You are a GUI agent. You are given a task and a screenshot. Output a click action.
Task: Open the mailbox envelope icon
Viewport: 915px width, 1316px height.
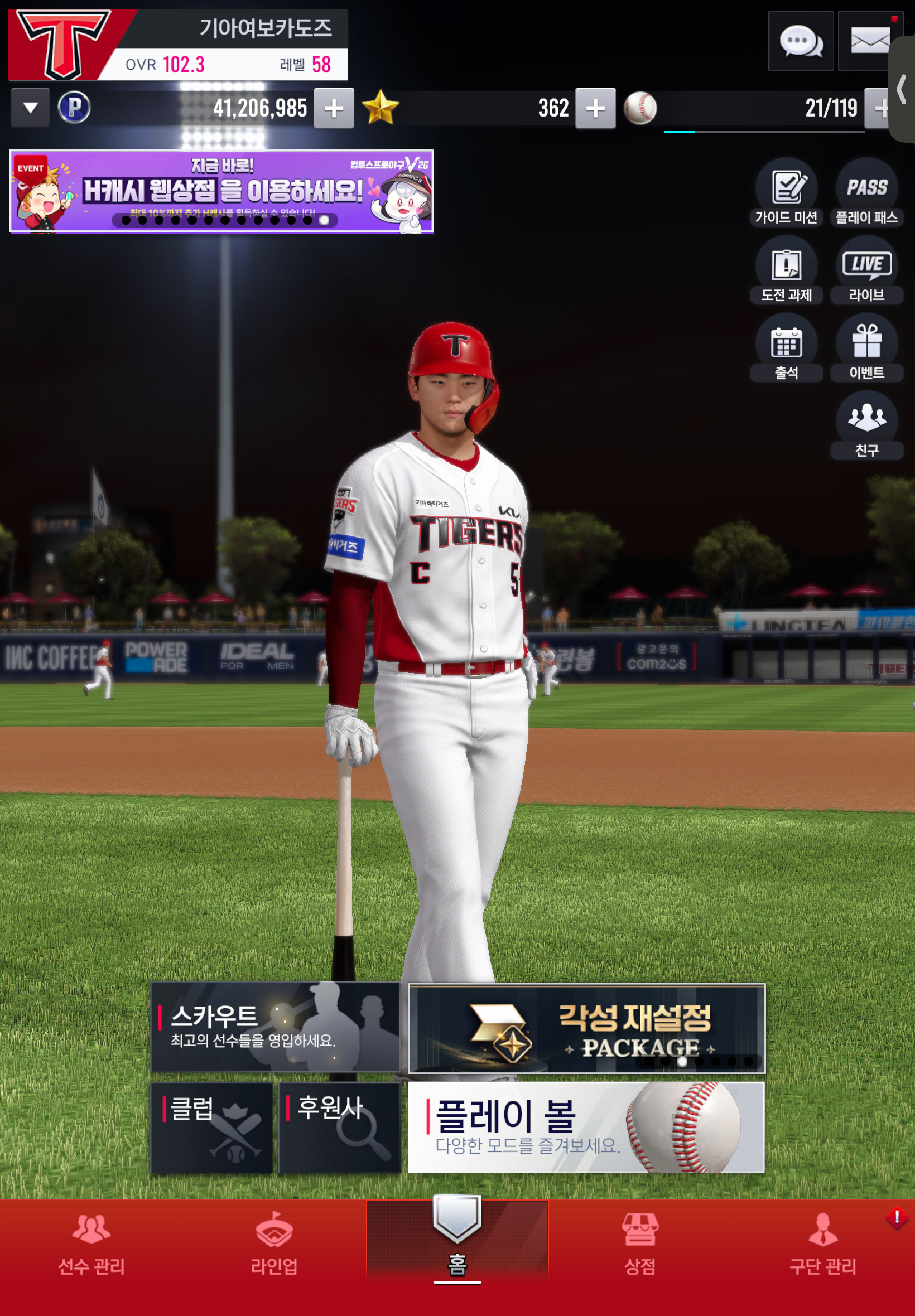[869, 41]
